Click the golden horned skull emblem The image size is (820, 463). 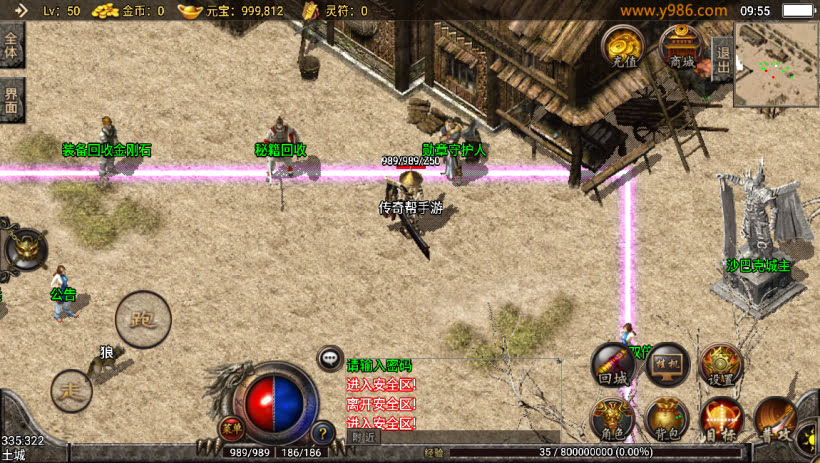25,249
